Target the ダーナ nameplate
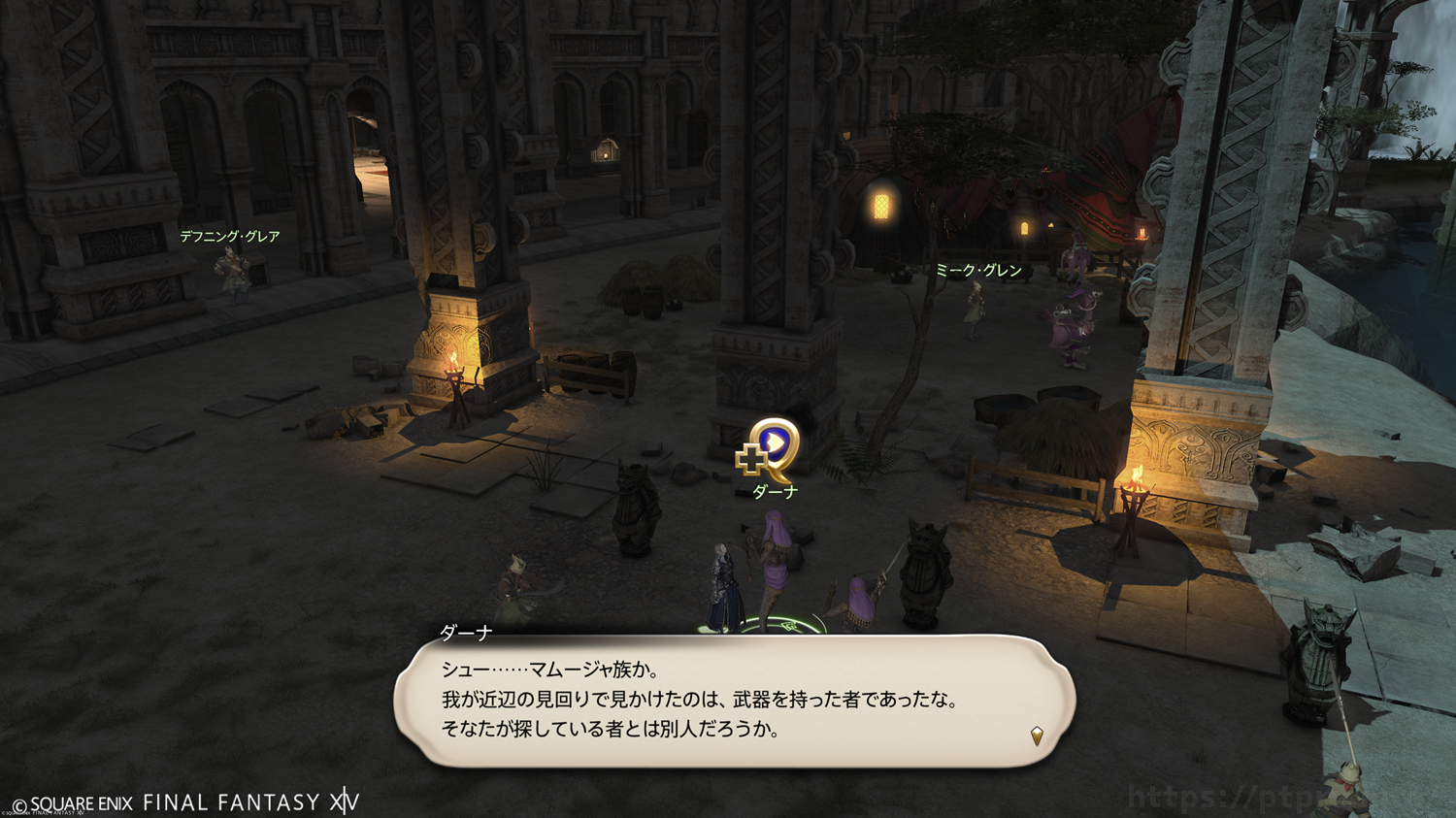The height and width of the screenshot is (818, 1456). tap(775, 492)
